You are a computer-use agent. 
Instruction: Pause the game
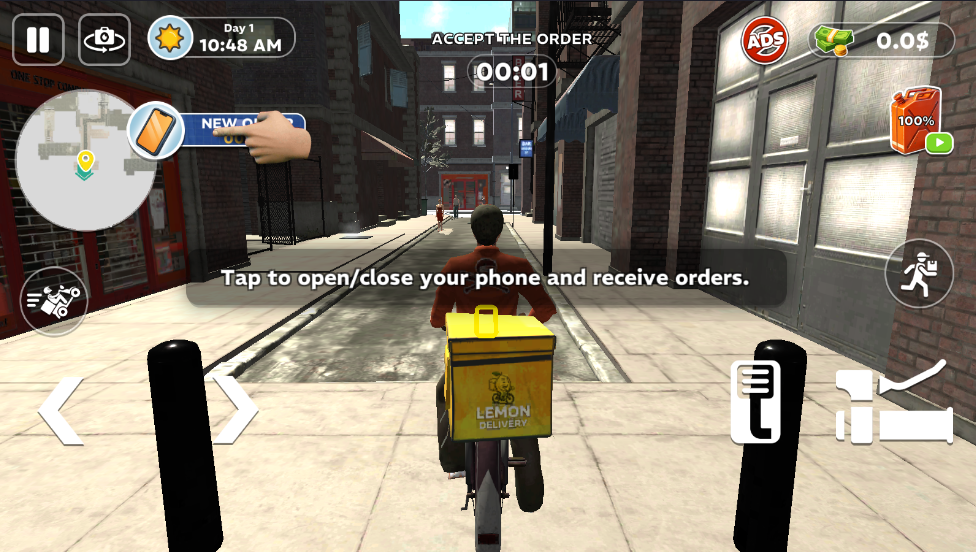click(x=38, y=40)
